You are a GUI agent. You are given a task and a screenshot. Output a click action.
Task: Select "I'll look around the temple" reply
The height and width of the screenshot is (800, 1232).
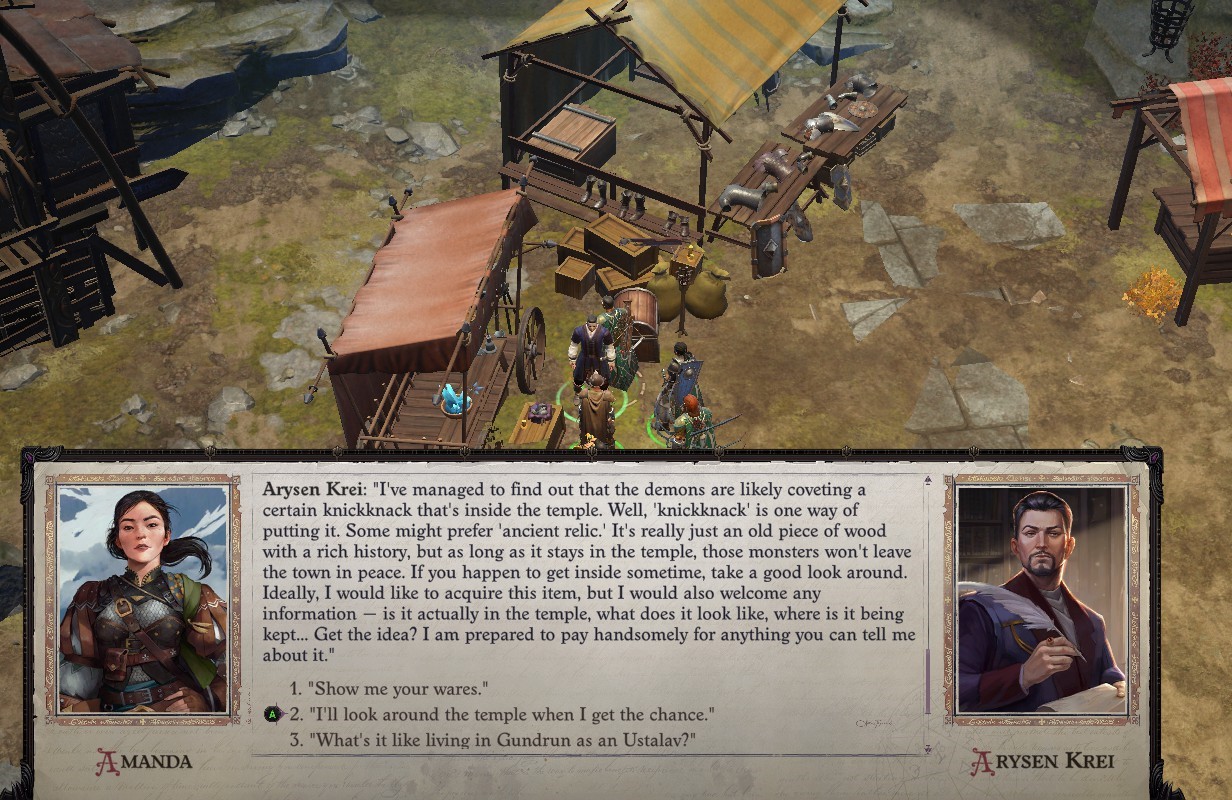click(x=510, y=714)
